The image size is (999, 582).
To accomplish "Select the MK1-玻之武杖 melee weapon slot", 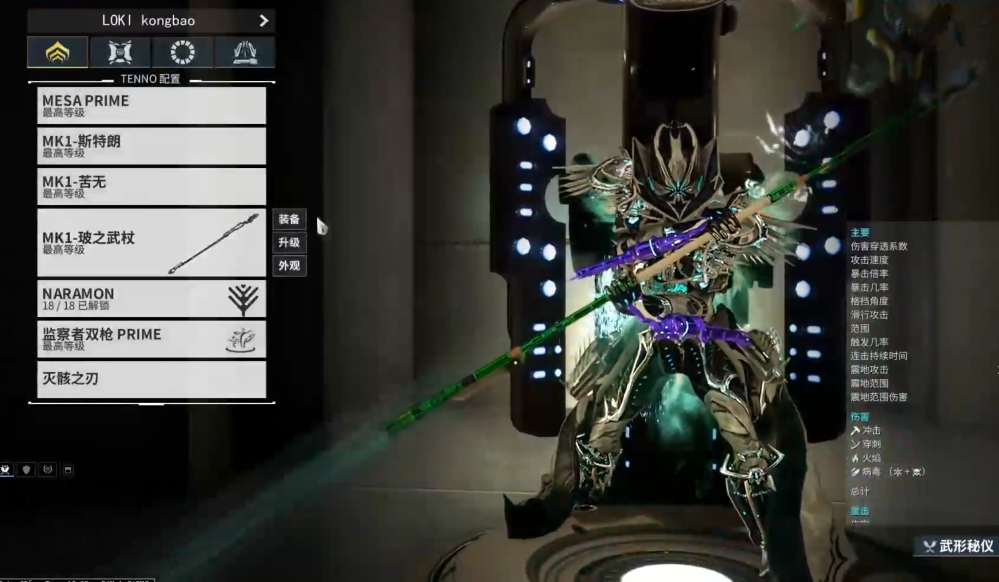I will (151, 242).
